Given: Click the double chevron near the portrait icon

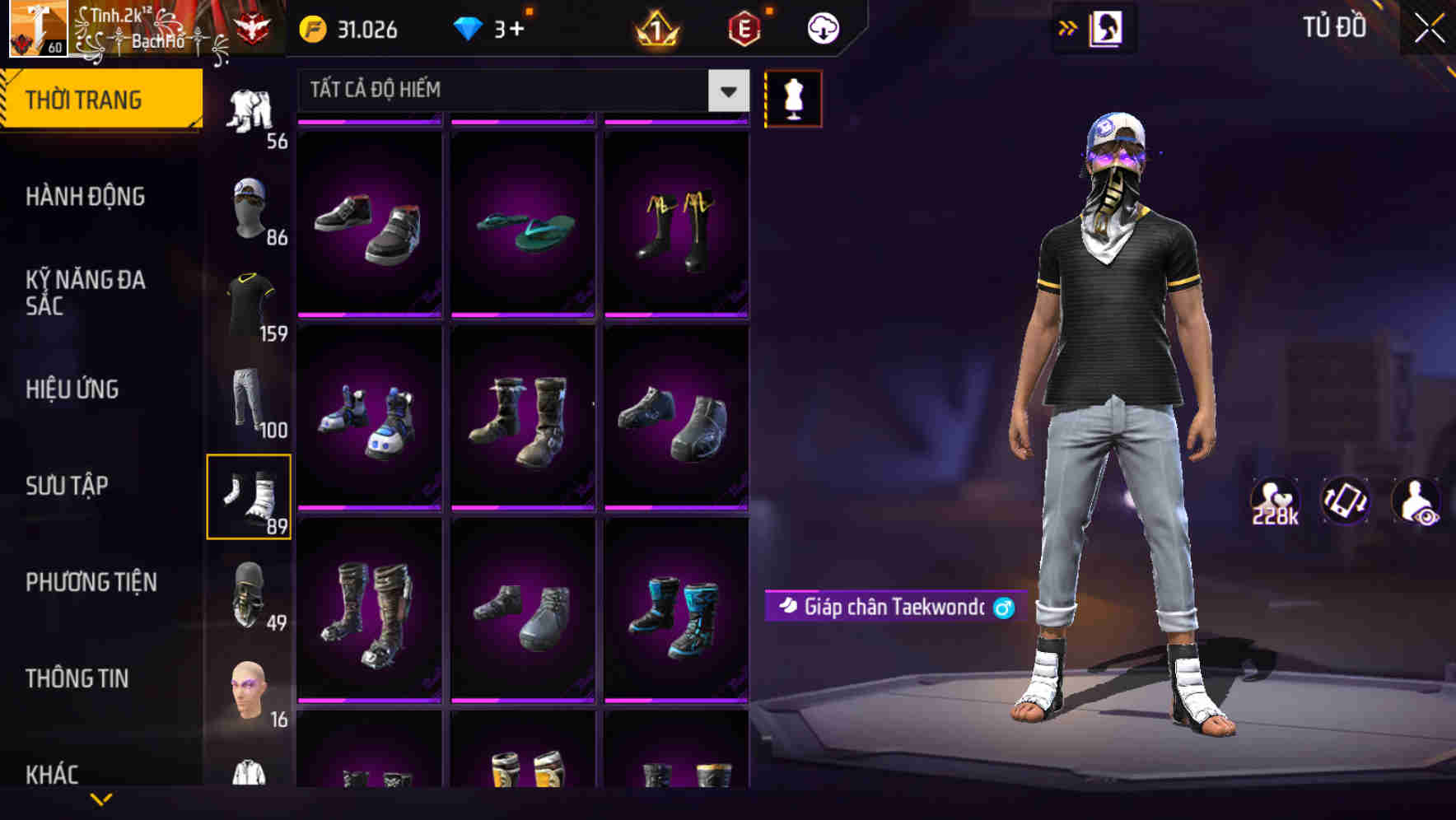Looking at the screenshot, I should 1067,27.
